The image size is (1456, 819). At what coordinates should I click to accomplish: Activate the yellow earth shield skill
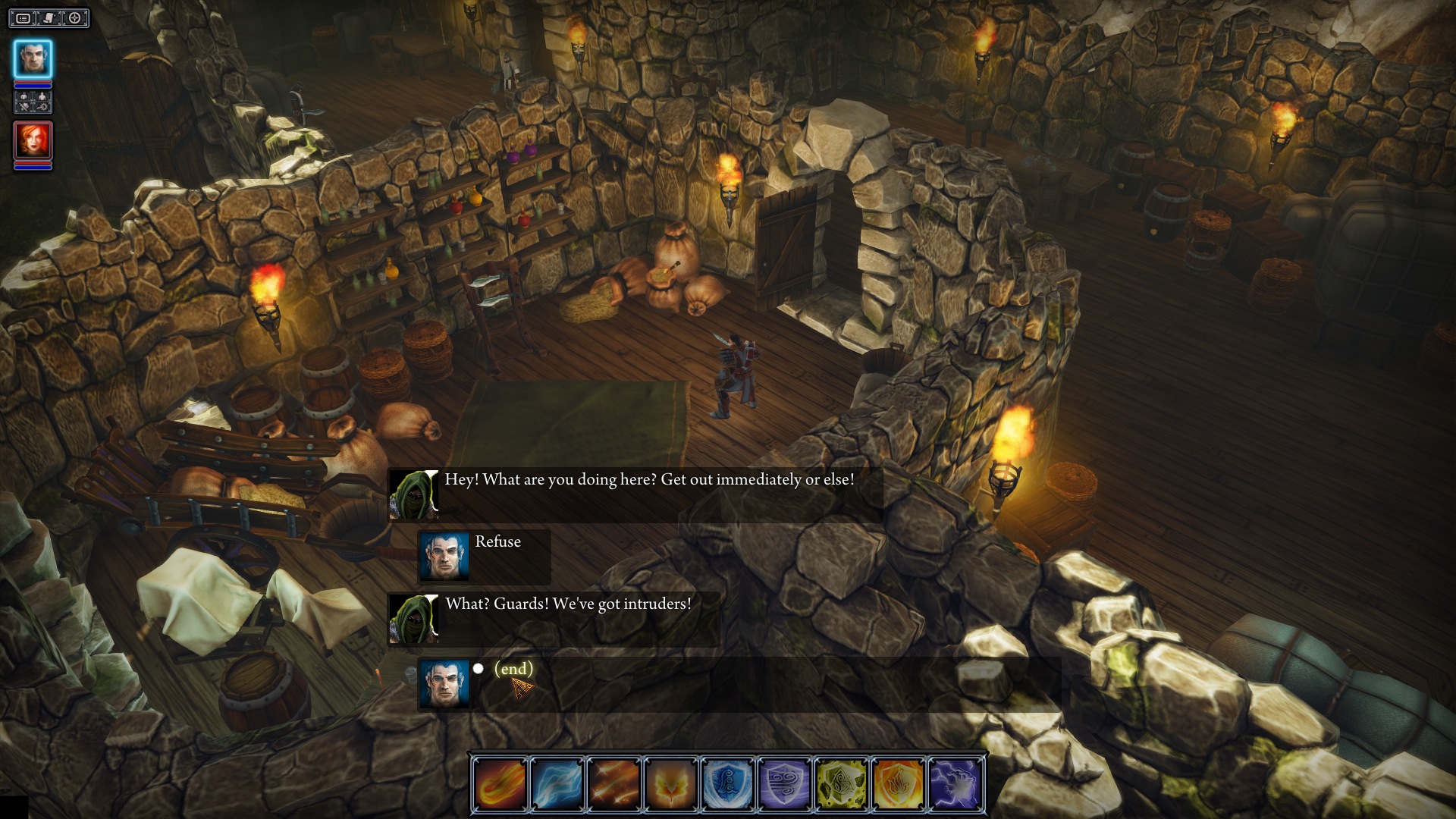(x=843, y=784)
